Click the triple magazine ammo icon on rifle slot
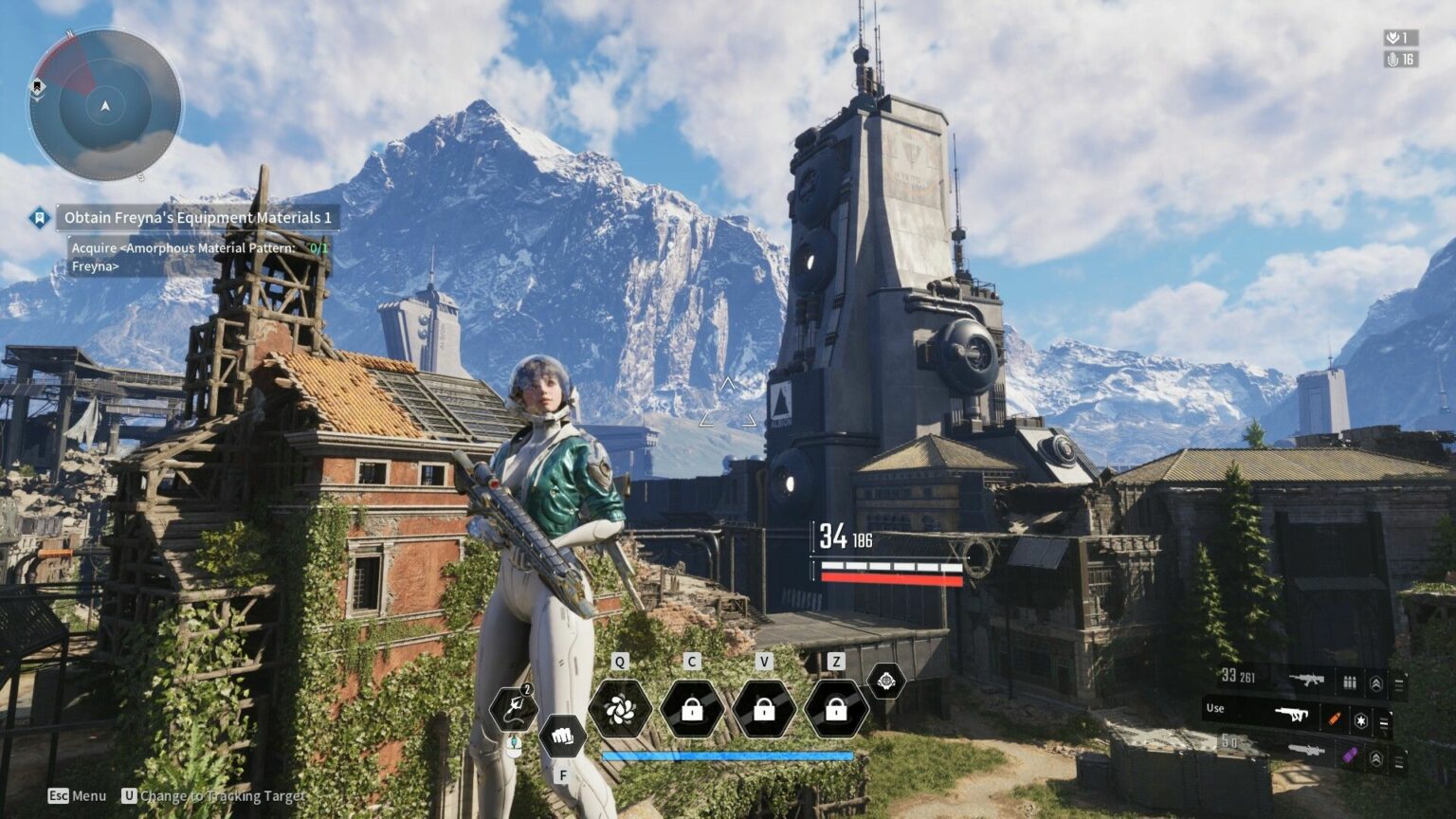Image resolution: width=1456 pixels, height=819 pixels. pos(1349,682)
